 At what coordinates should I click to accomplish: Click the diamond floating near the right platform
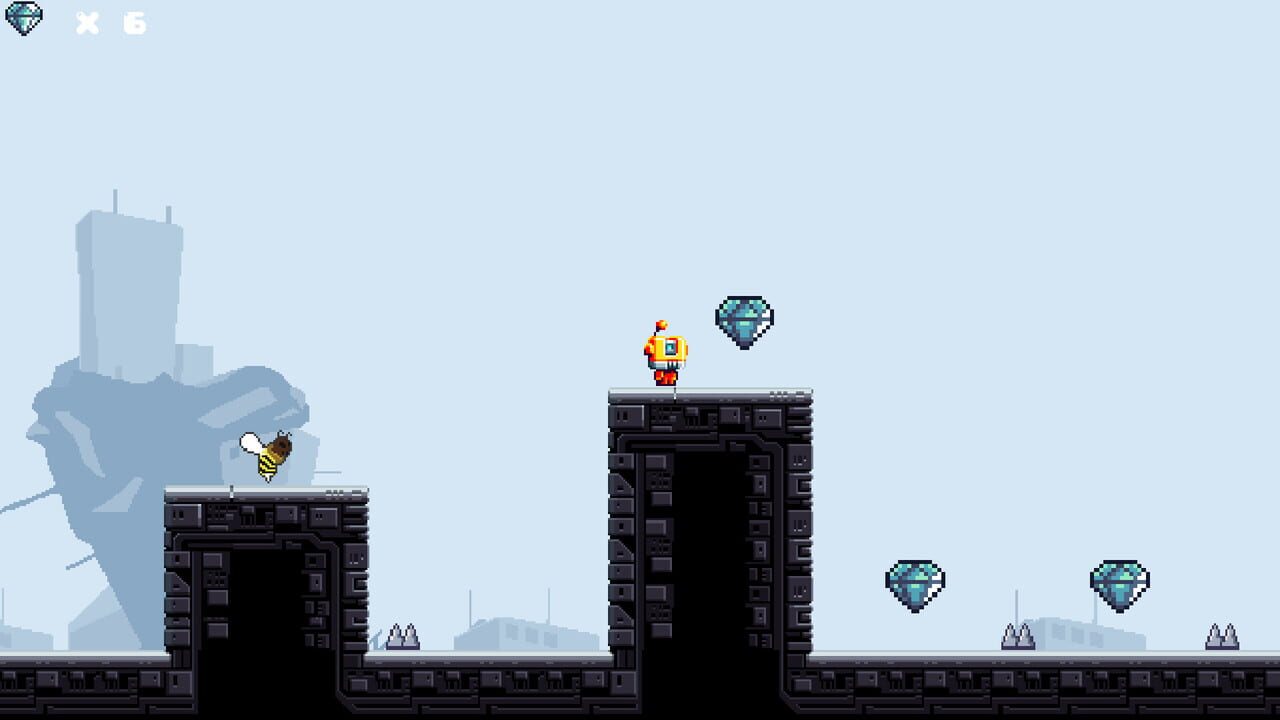[x=916, y=583]
